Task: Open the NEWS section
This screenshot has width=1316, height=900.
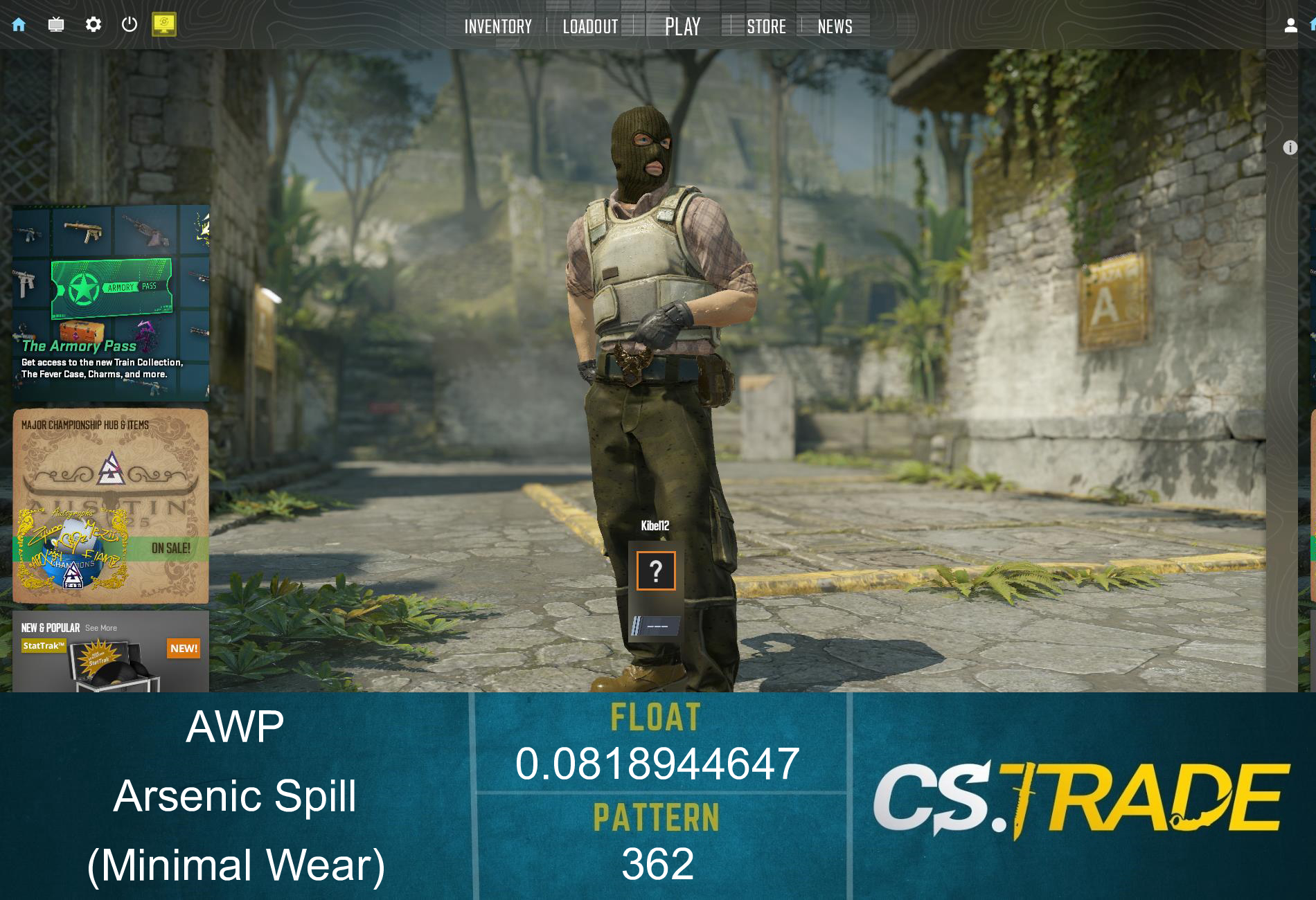Action: [835, 26]
